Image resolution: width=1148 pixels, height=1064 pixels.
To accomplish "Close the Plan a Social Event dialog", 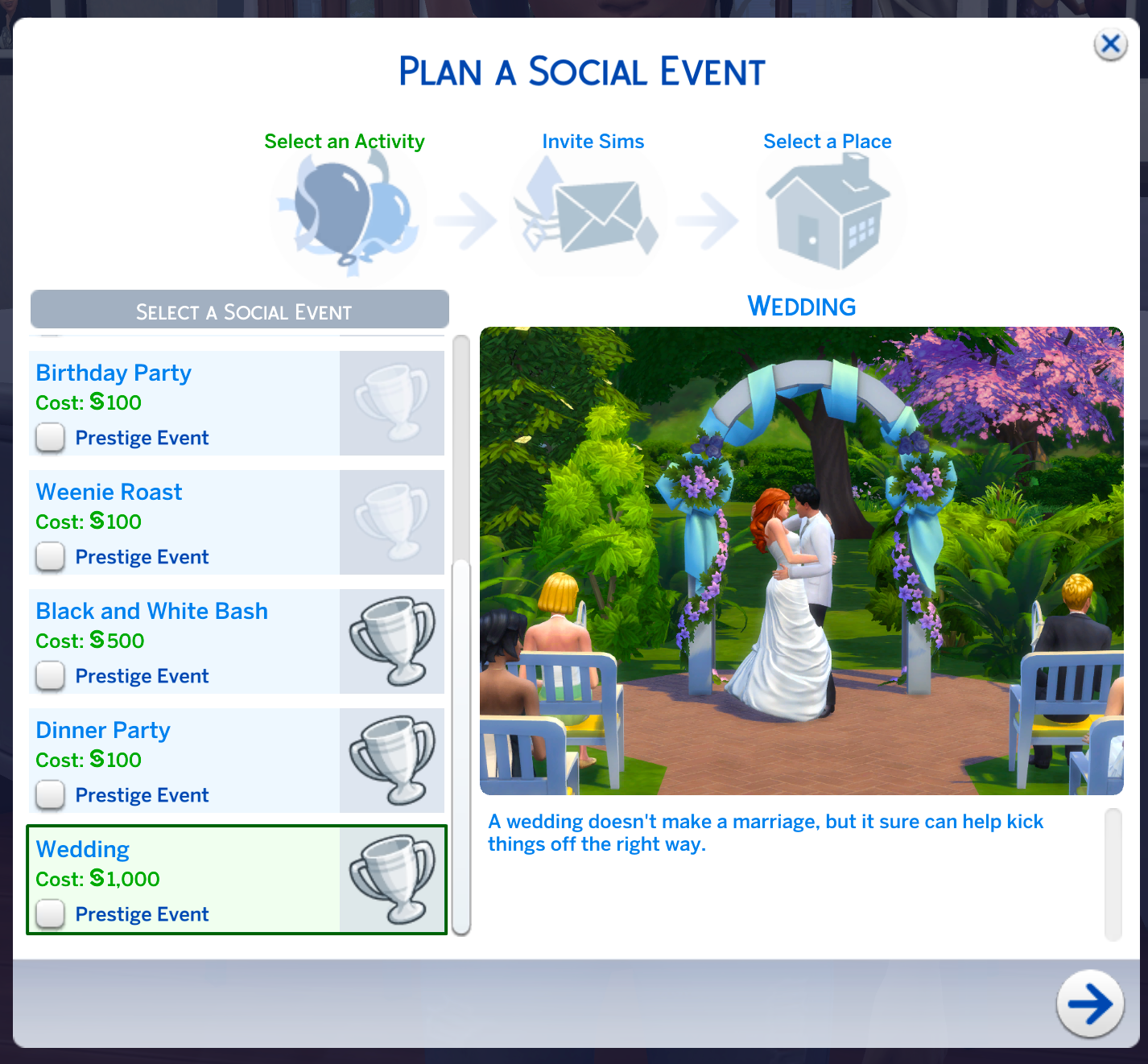I will click(x=1111, y=44).
